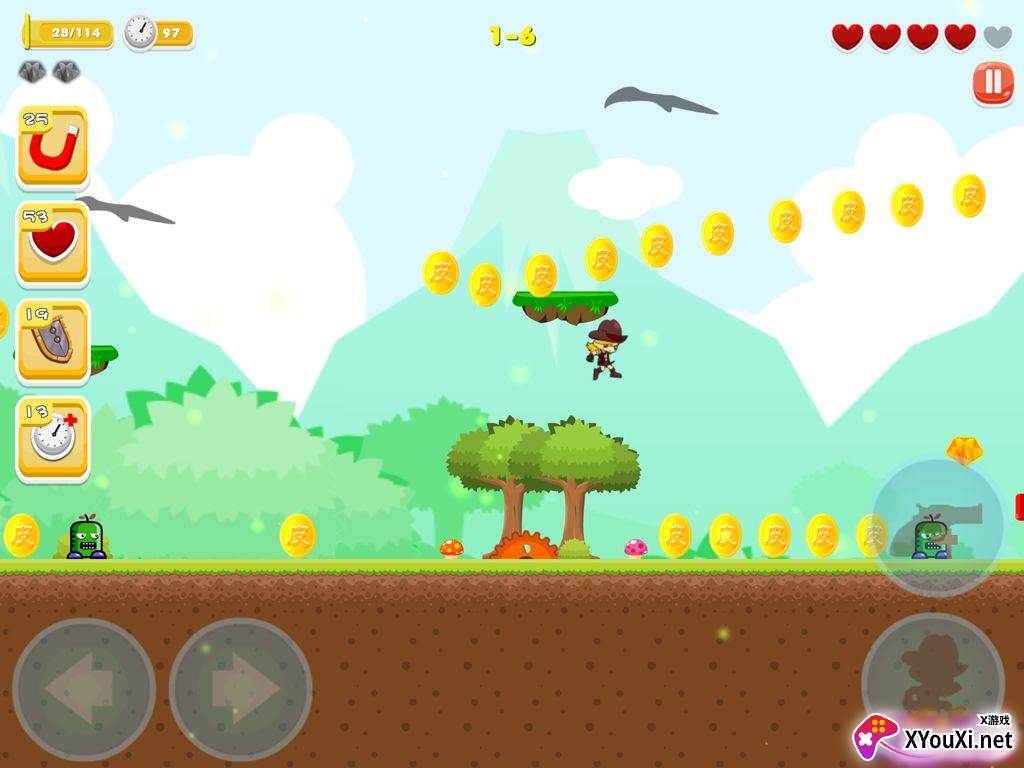Tap the move right arrow control
Screen dimensions: 1024x768
[240, 689]
